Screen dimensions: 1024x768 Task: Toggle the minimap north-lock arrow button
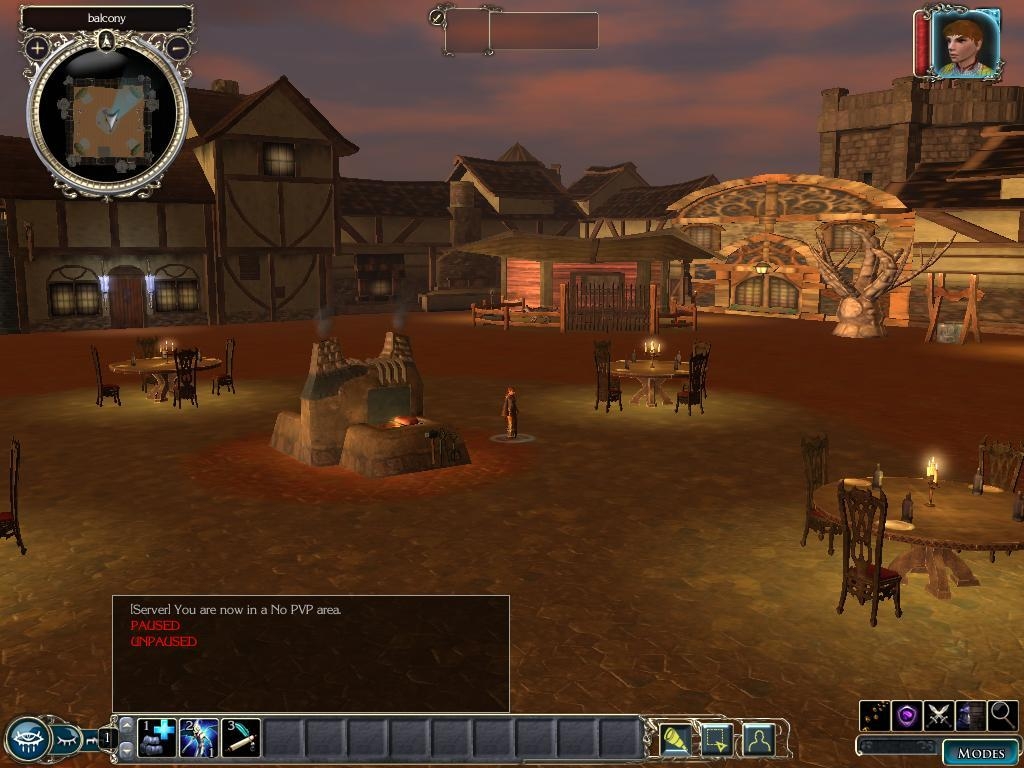107,41
